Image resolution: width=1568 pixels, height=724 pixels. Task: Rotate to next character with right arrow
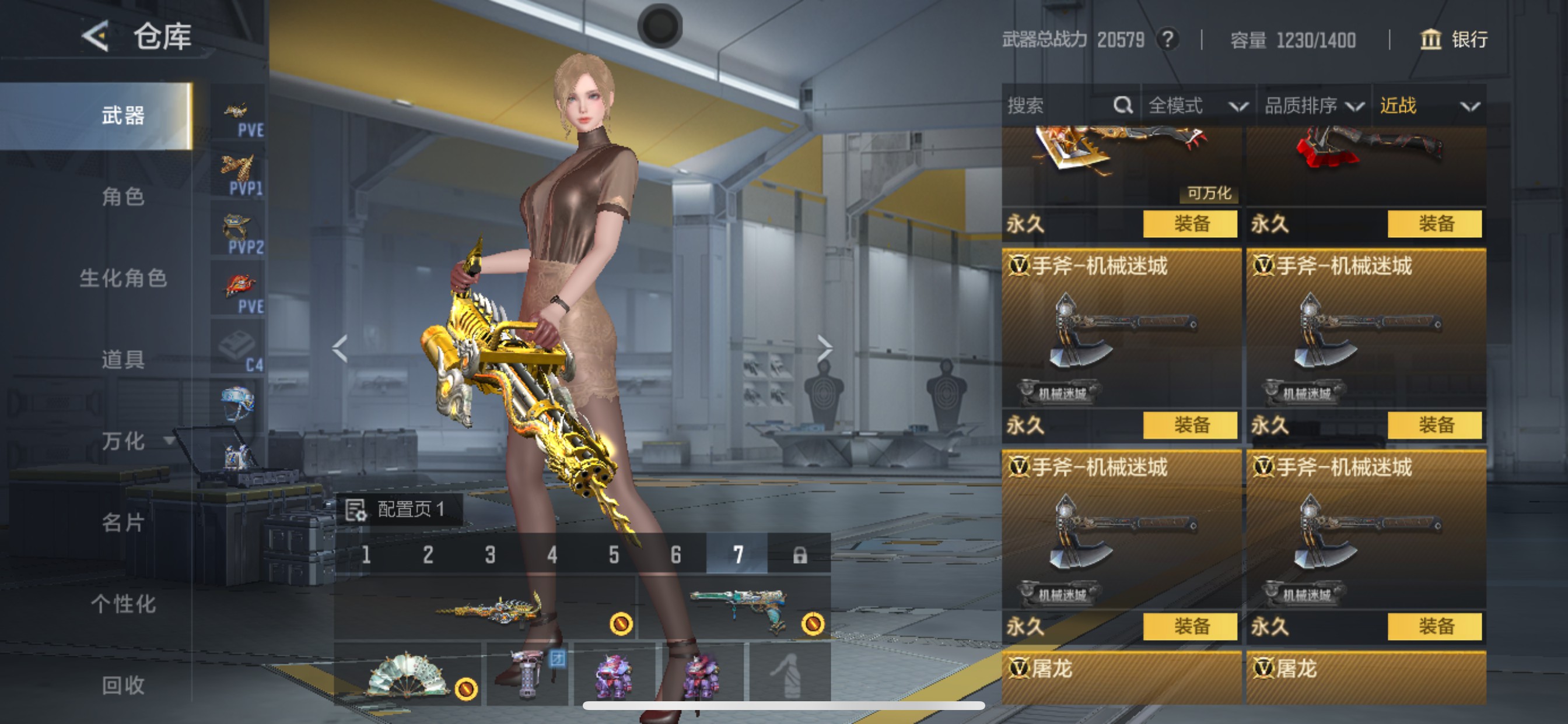coord(824,349)
